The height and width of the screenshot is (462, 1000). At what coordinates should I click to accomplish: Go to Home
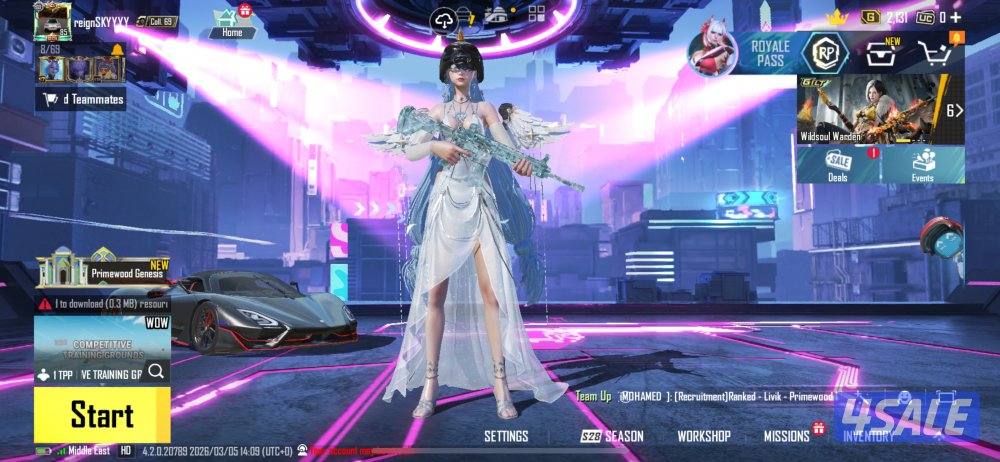pos(232,21)
